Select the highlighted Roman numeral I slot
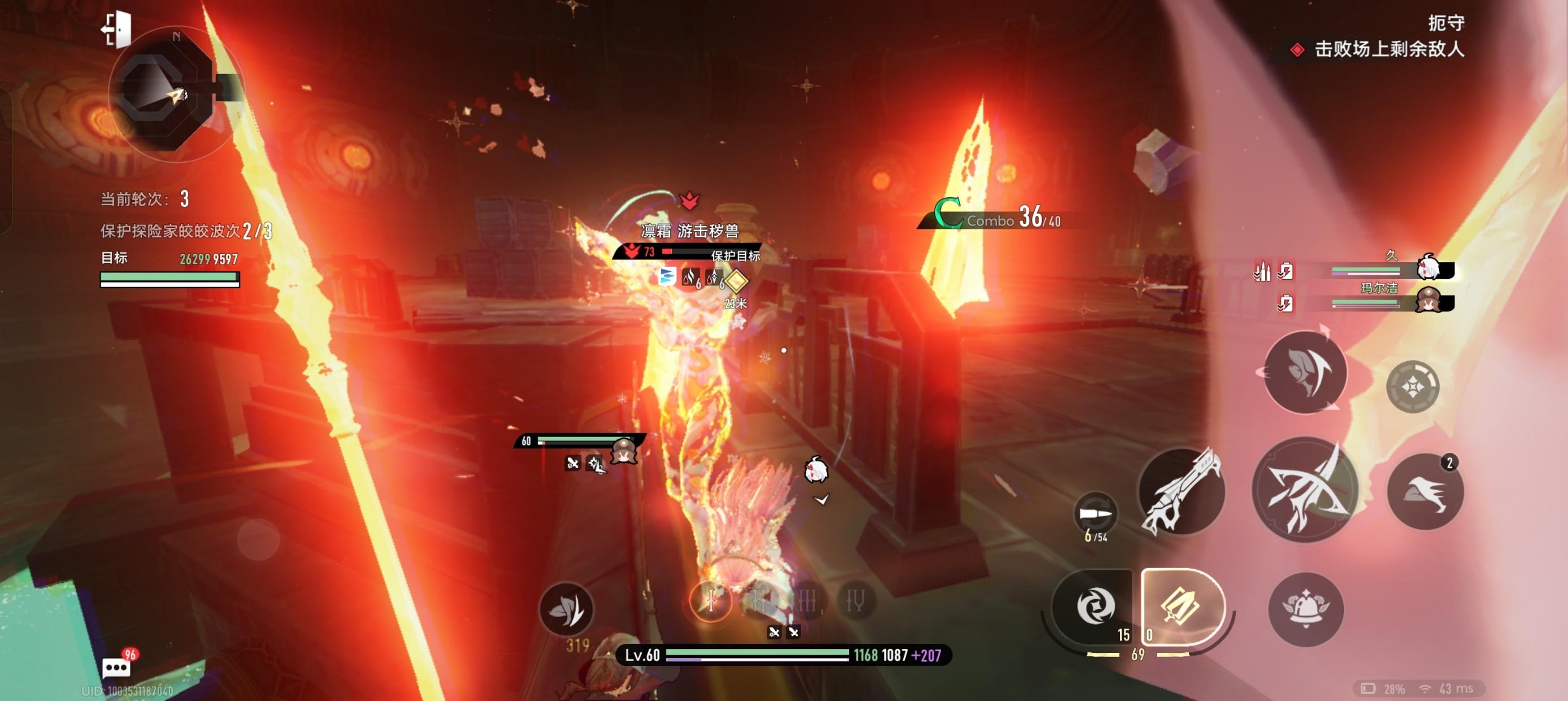Viewport: 1568px width, 701px height. tap(710, 601)
